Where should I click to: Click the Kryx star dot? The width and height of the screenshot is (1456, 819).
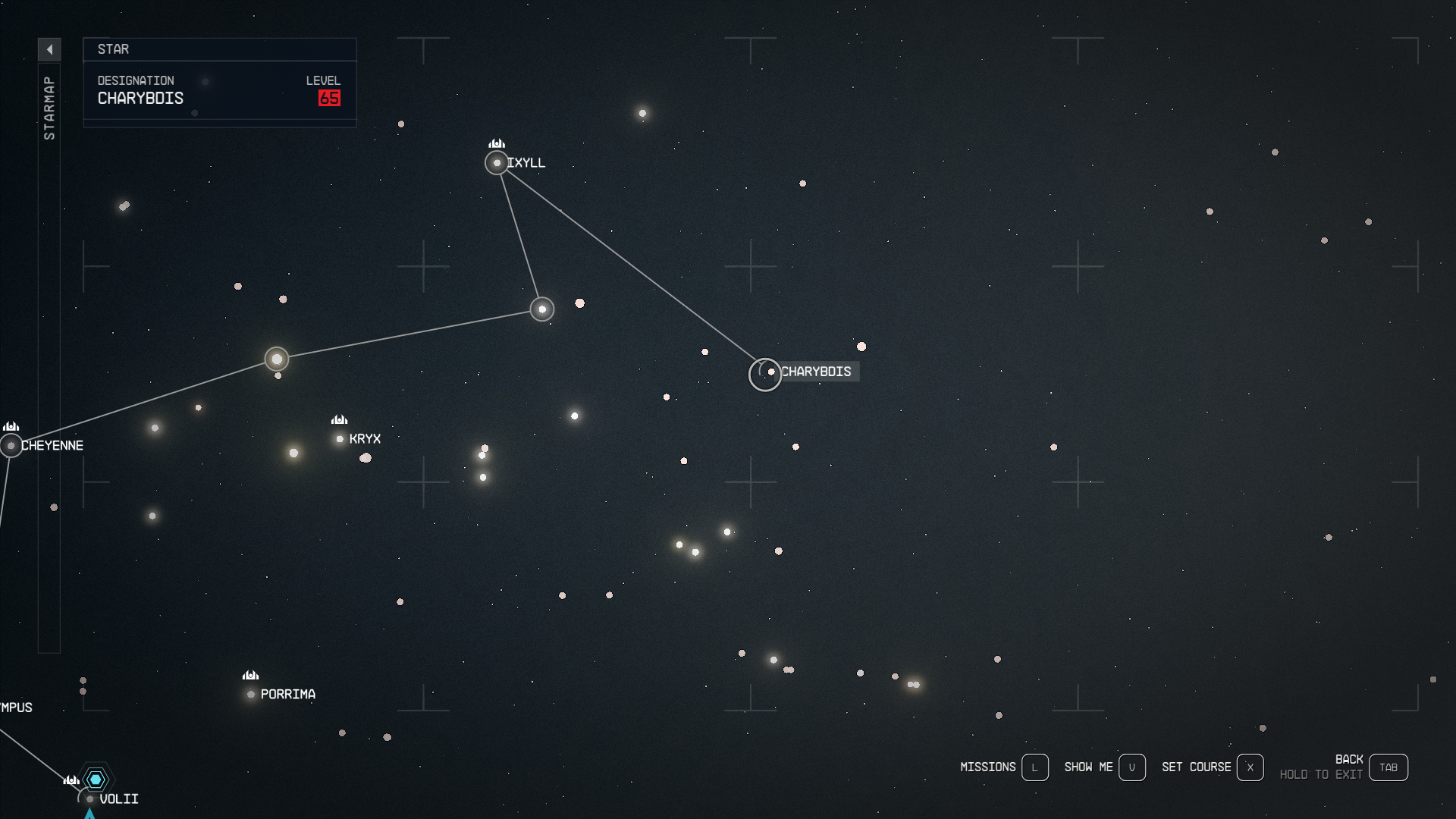pos(340,438)
